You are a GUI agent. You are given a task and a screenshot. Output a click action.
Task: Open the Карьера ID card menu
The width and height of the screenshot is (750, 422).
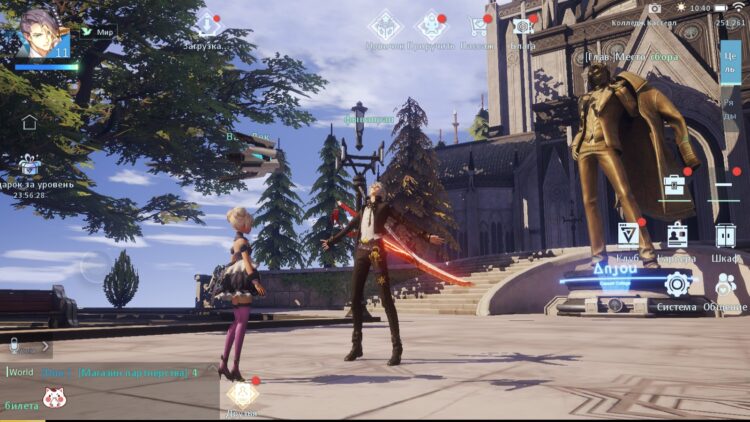(x=677, y=237)
